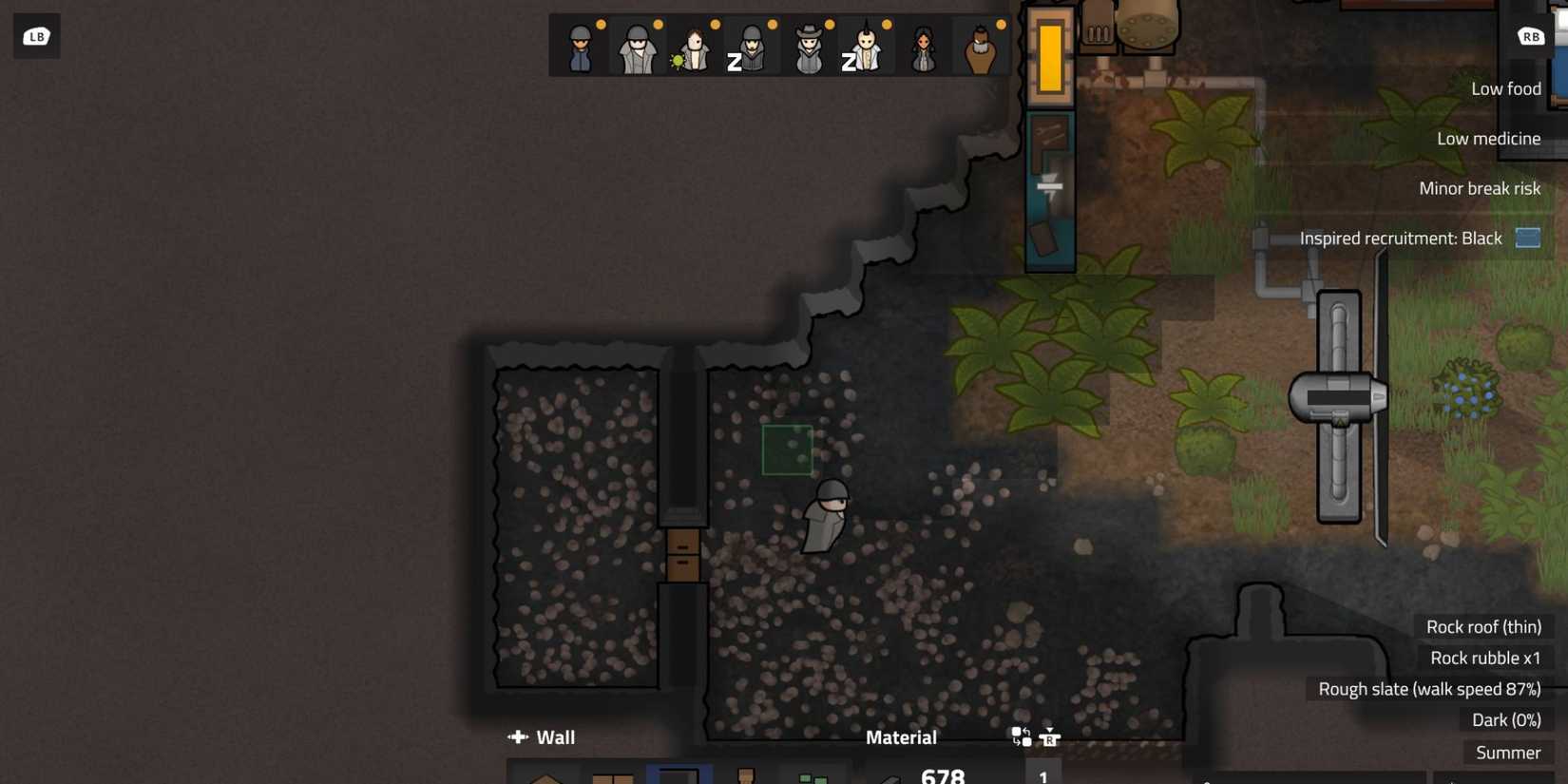Image resolution: width=1568 pixels, height=784 pixels.
Task: Select the cowboy-hatted colonist portrait
Action: point(808,48)
